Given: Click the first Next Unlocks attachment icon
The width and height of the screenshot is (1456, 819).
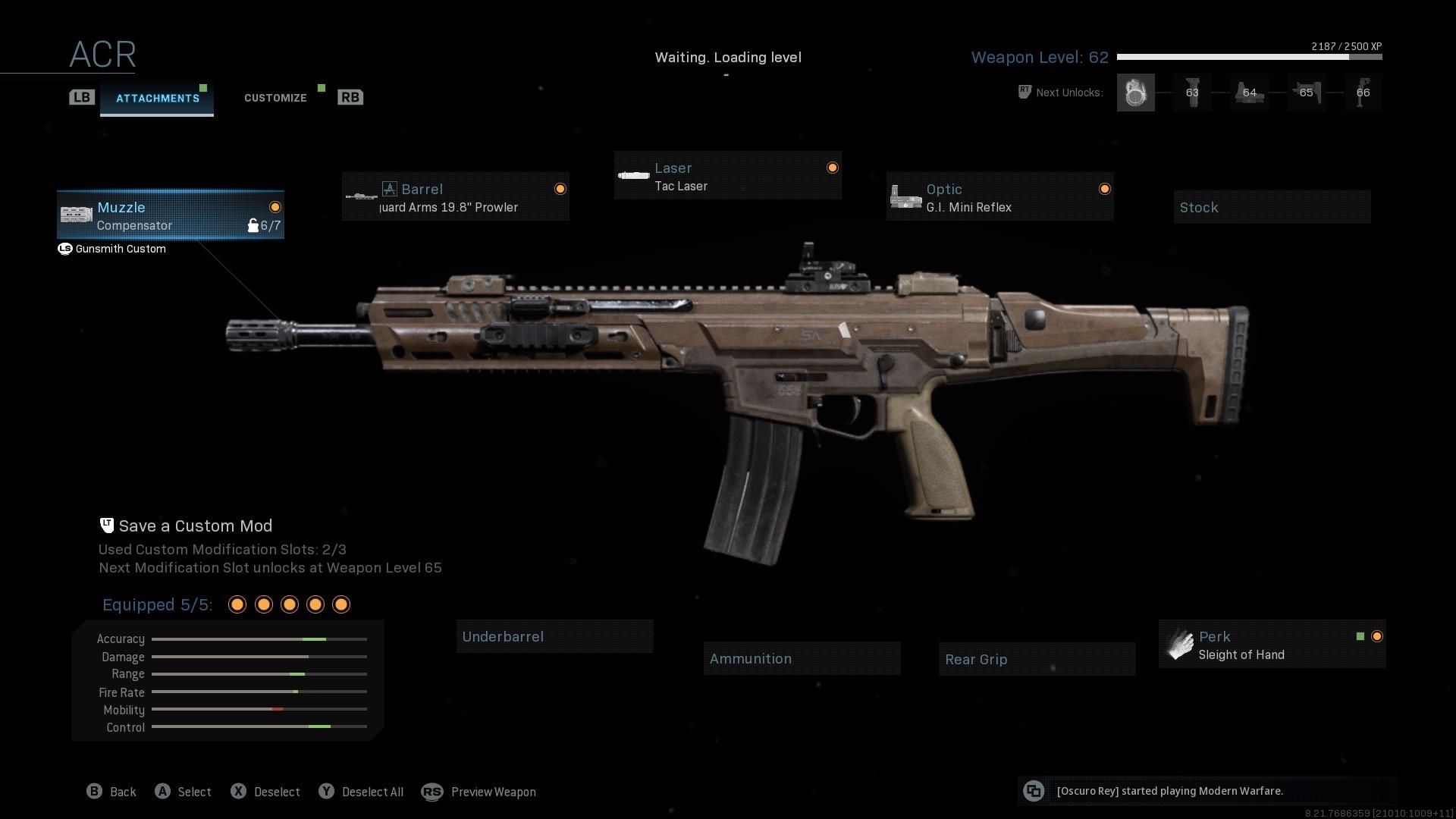Looking at the screenshot, I should (1135, 92).
